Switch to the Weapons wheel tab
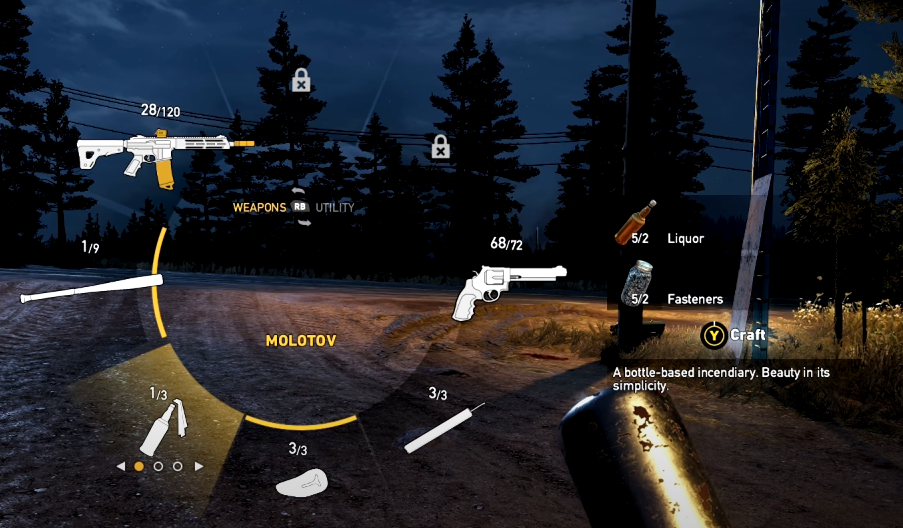This screenshot has width=903, height=528. [x=259, y=208]
